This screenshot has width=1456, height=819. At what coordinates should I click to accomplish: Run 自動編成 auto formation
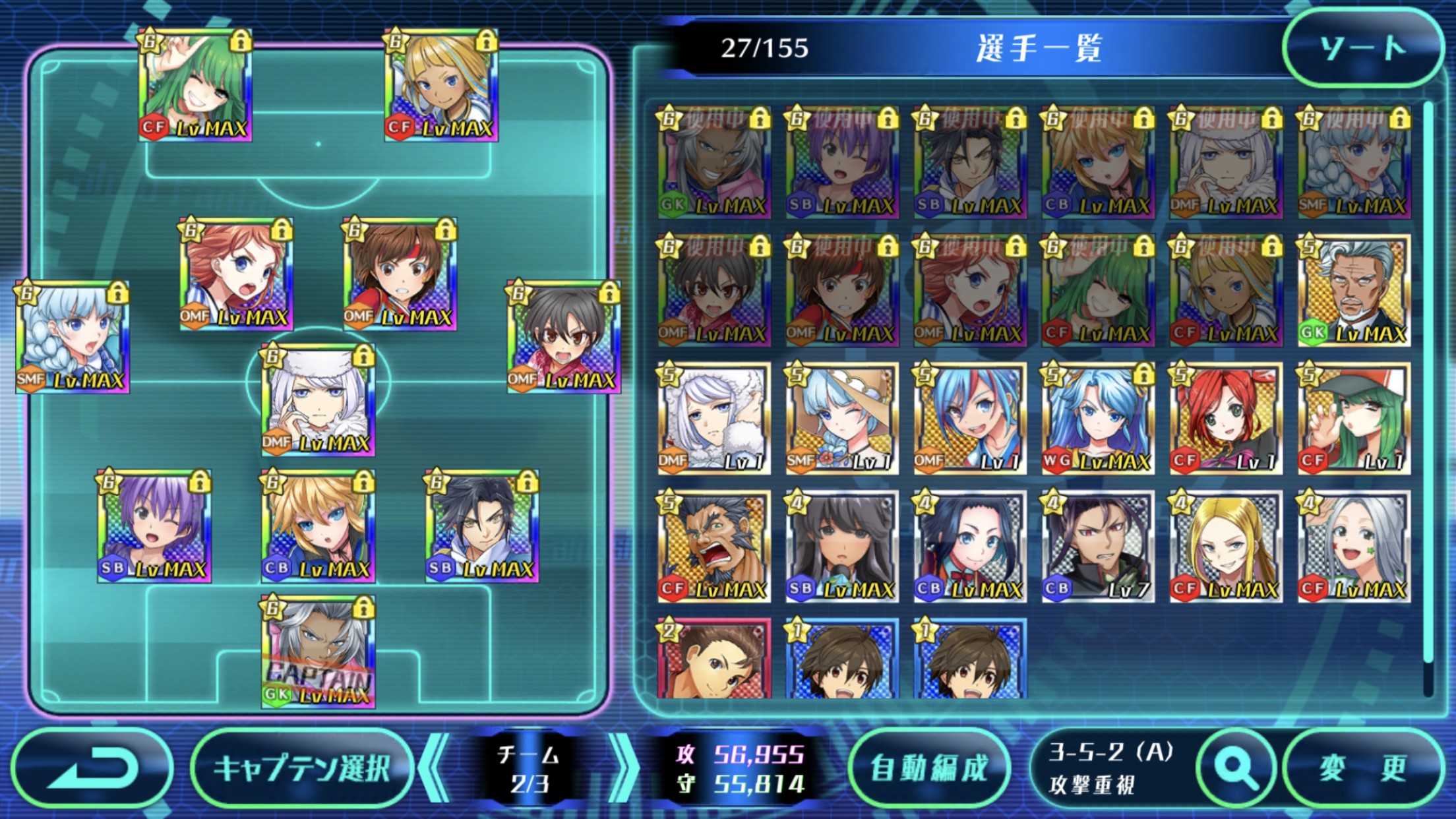coord(929,768)
